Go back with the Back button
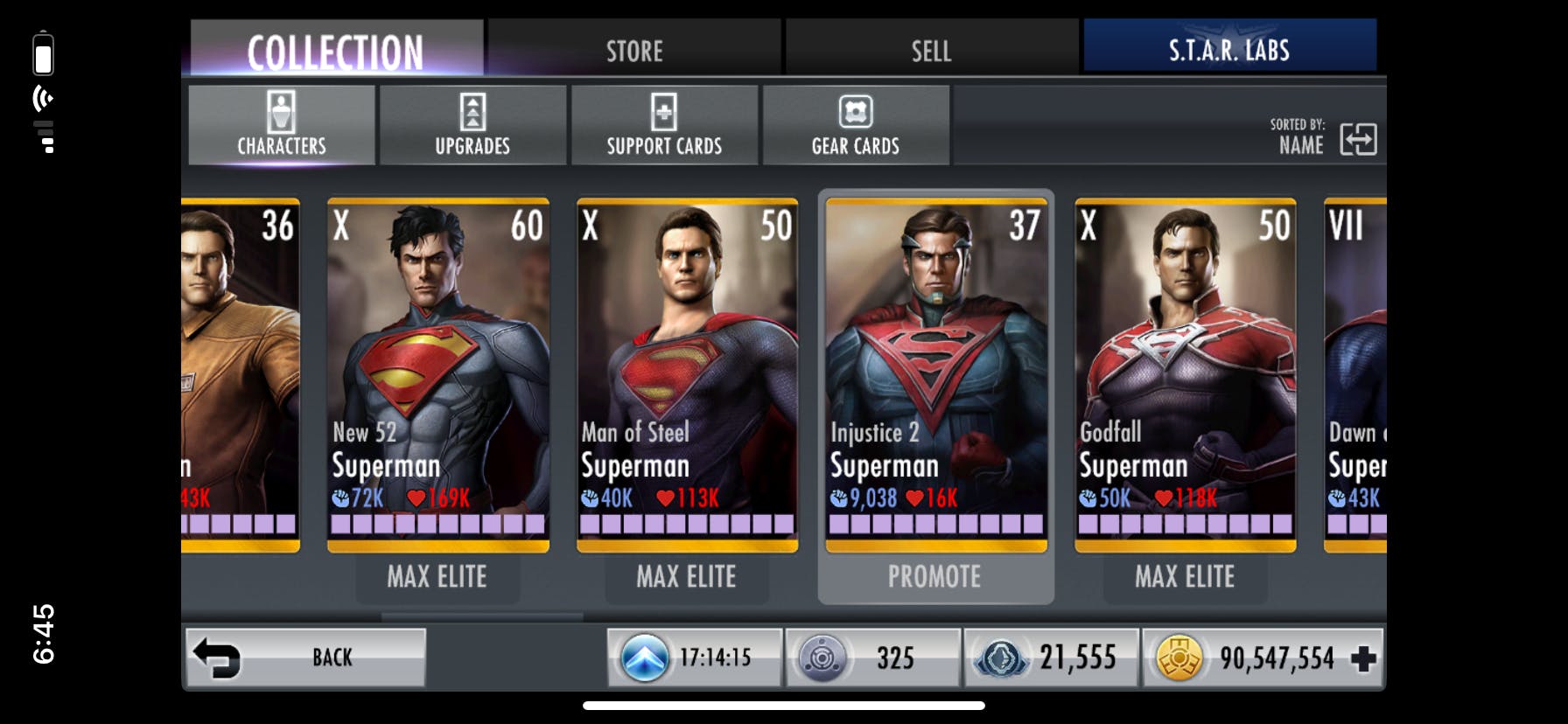 pos(305,658)
